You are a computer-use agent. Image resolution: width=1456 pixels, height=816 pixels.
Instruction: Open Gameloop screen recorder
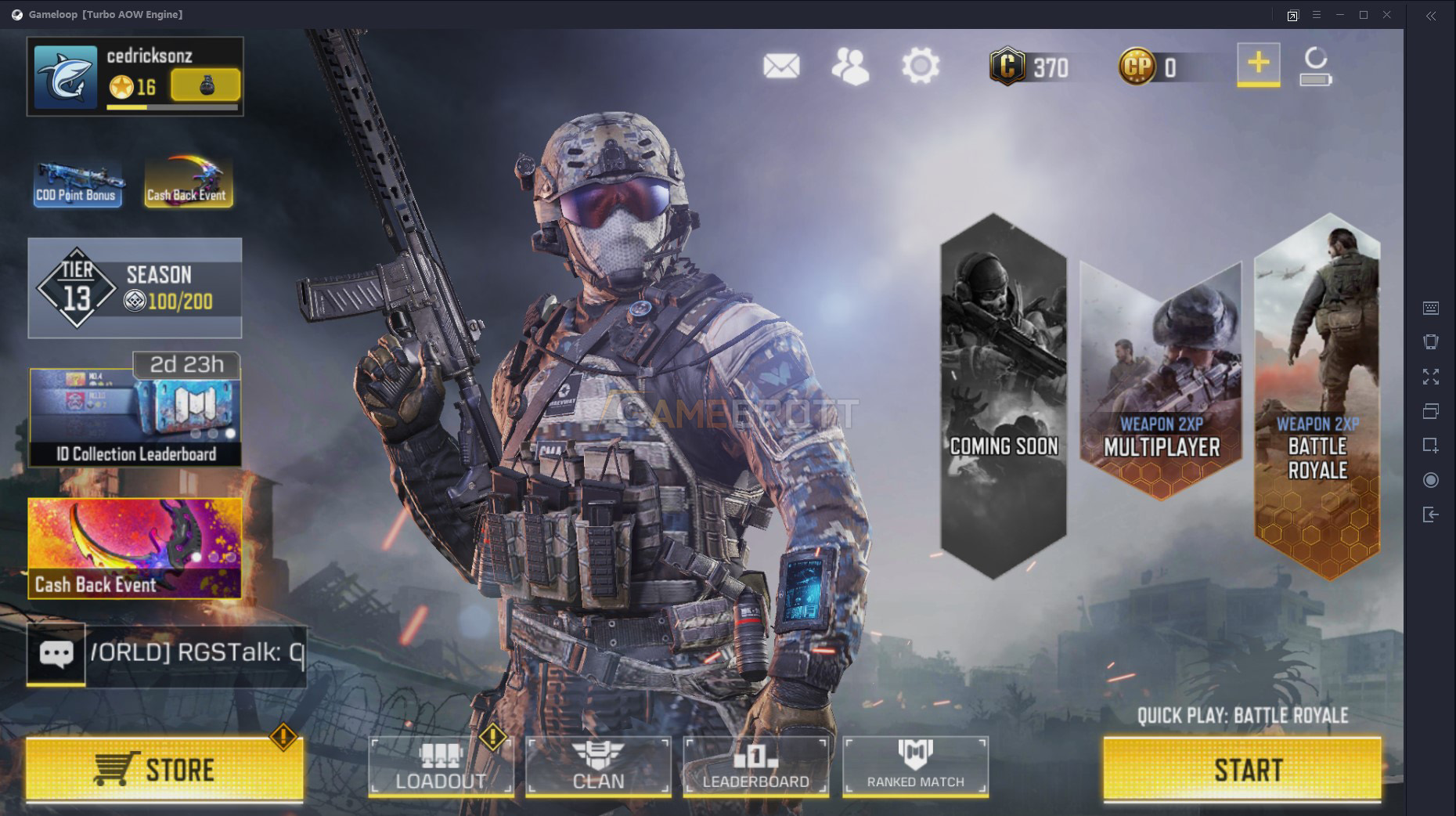tap(1431, 479)
